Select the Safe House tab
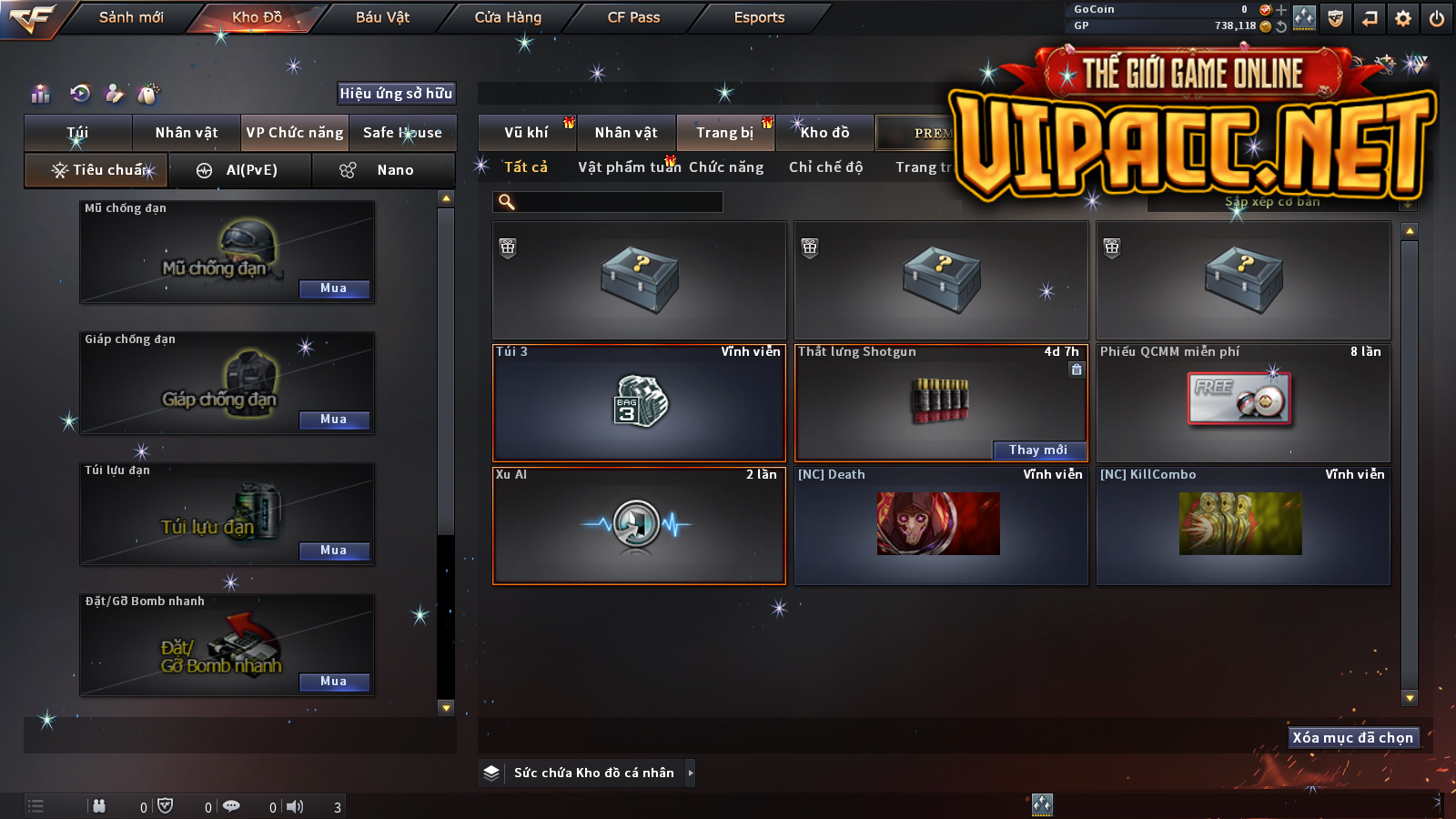Screen dimensions: 1456x819 click(x=402, y=133)
